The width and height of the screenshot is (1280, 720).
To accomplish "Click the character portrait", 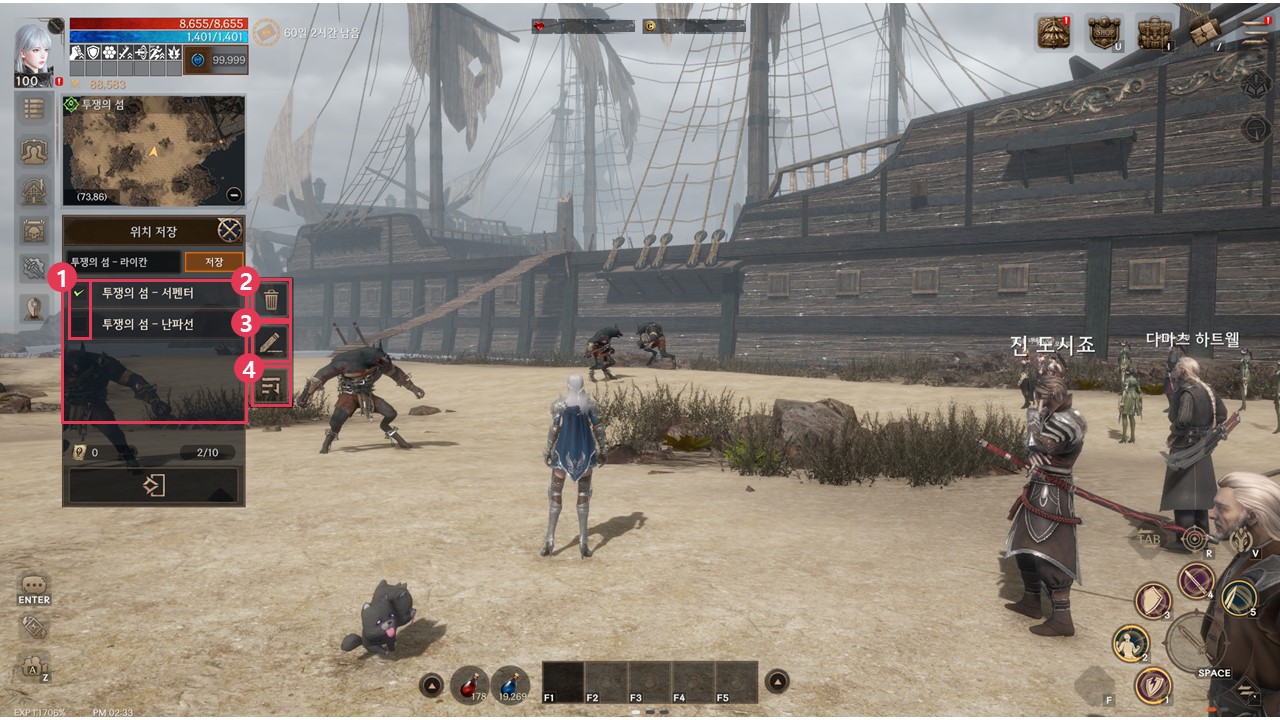I will [x=34, y=50].
